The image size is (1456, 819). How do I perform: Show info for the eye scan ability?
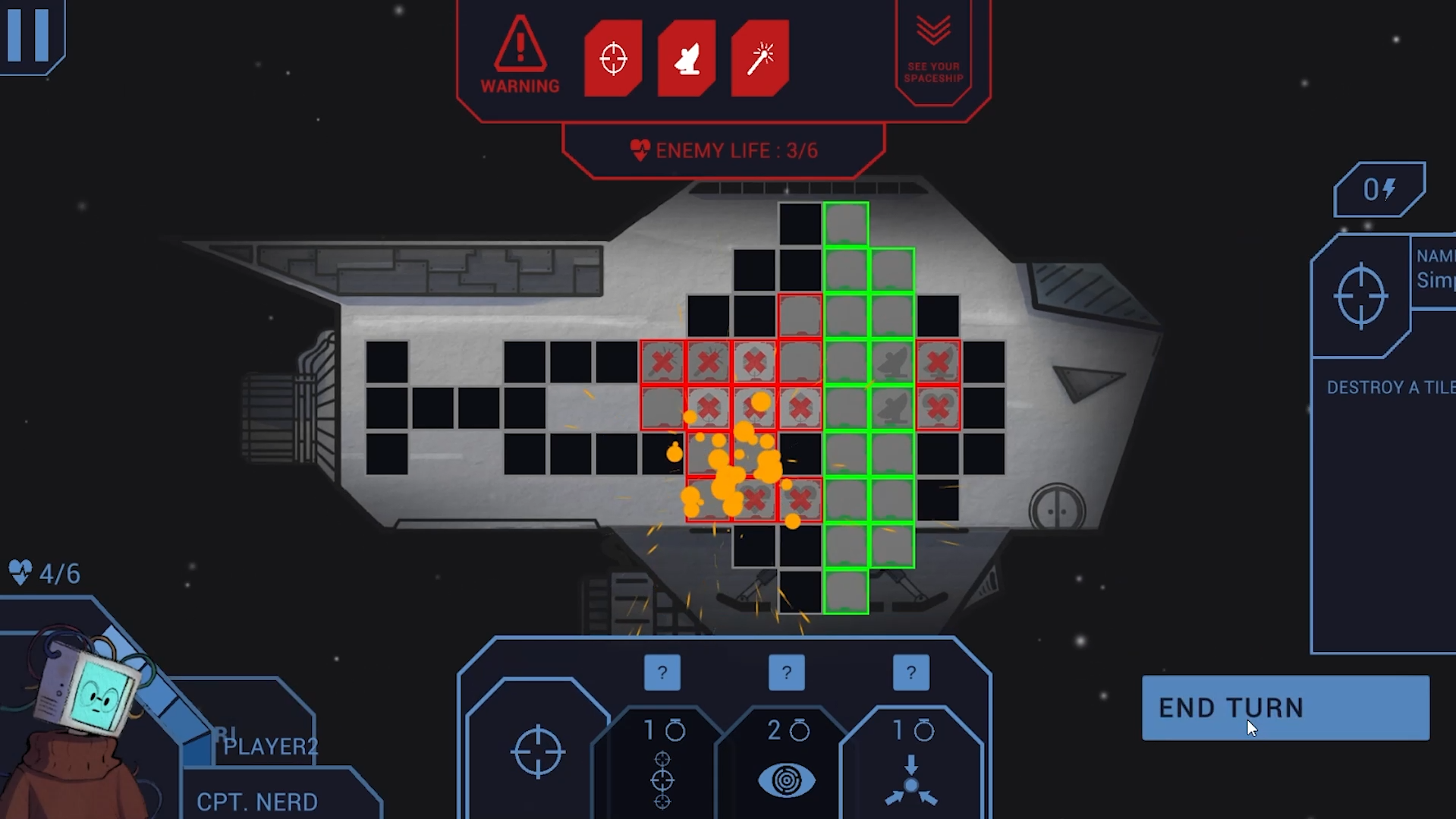coord(787,673)
